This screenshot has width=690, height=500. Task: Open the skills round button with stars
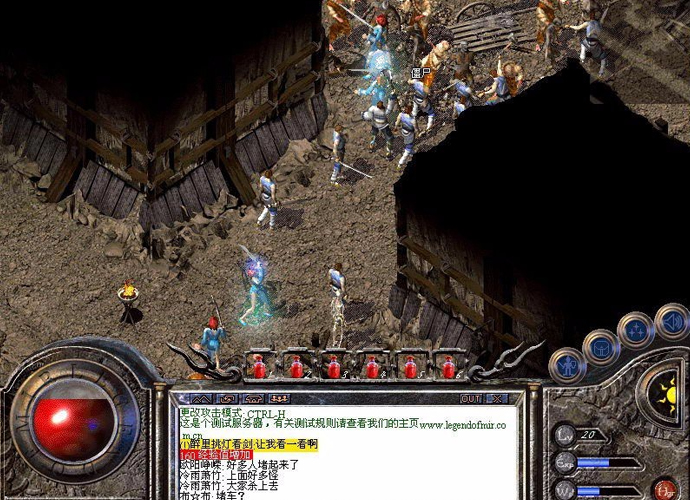coord(636,330)
